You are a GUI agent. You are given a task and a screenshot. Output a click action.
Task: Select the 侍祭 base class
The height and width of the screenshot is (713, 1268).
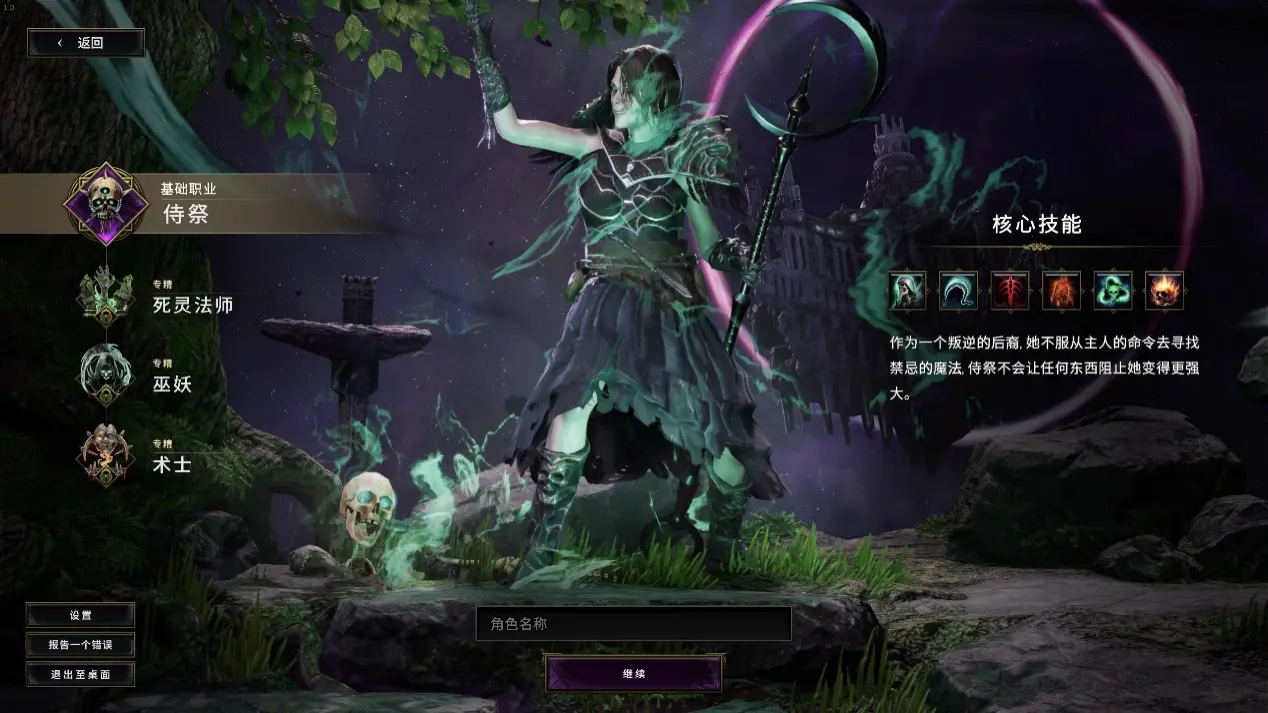186,205
